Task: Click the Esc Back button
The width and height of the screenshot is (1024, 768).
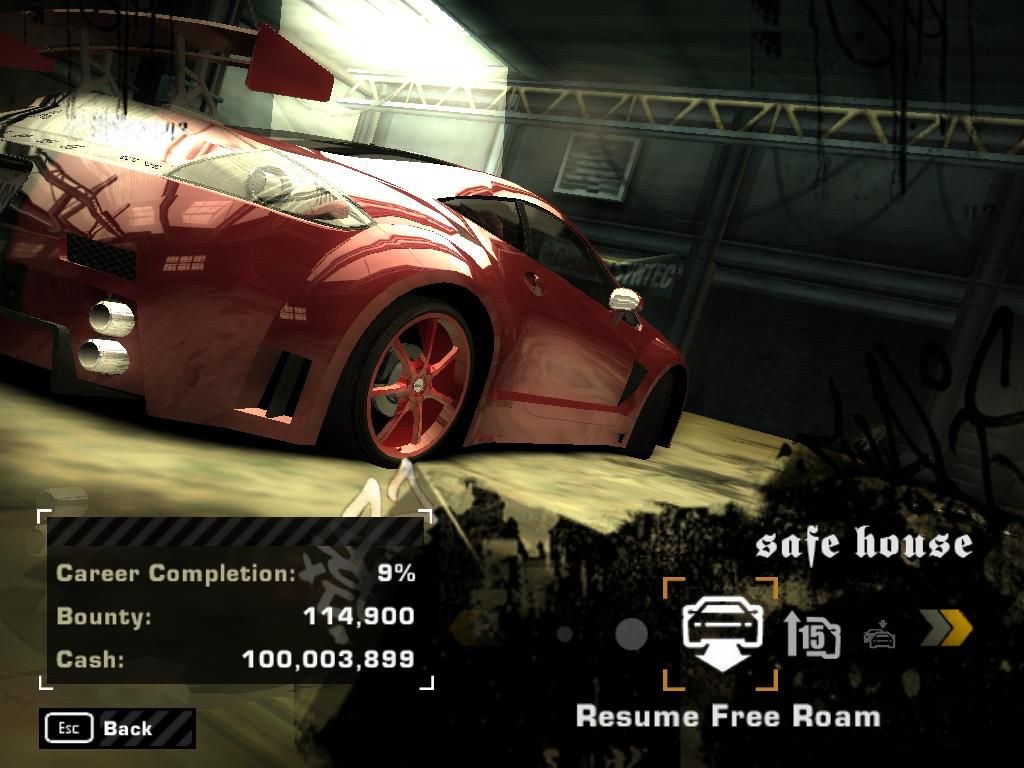Action: (x=117, y=728)
